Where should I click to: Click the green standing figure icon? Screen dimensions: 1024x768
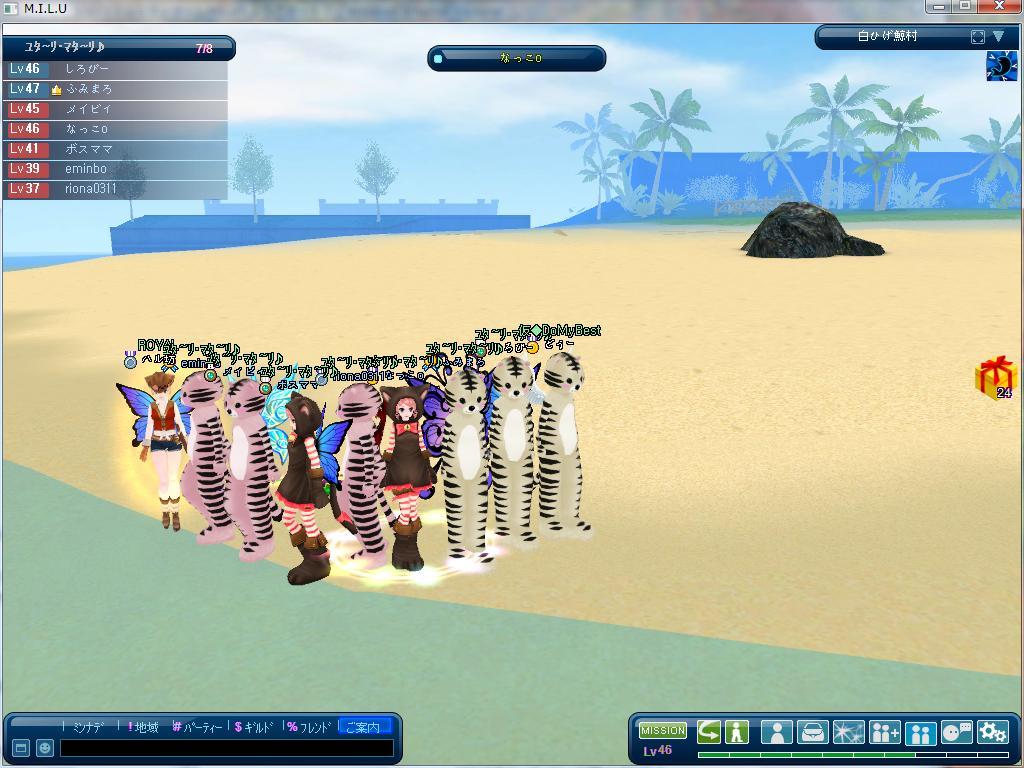(x=737, y=732)
